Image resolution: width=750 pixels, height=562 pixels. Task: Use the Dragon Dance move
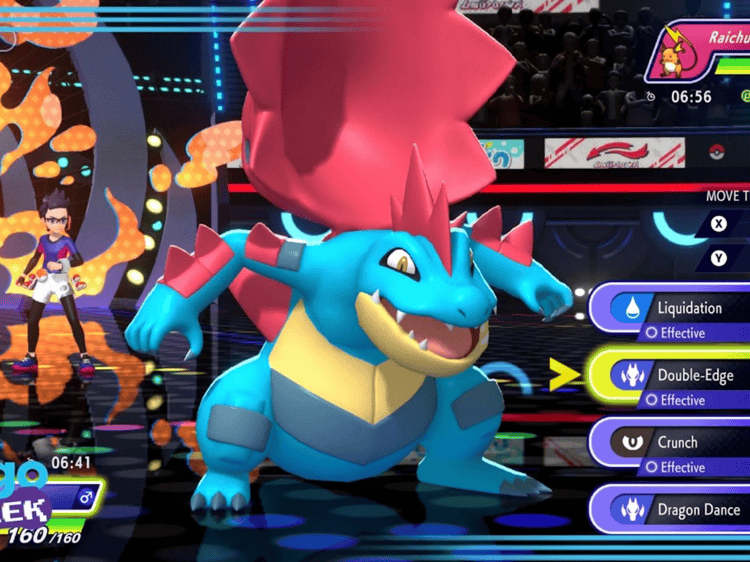coord(680,510)
